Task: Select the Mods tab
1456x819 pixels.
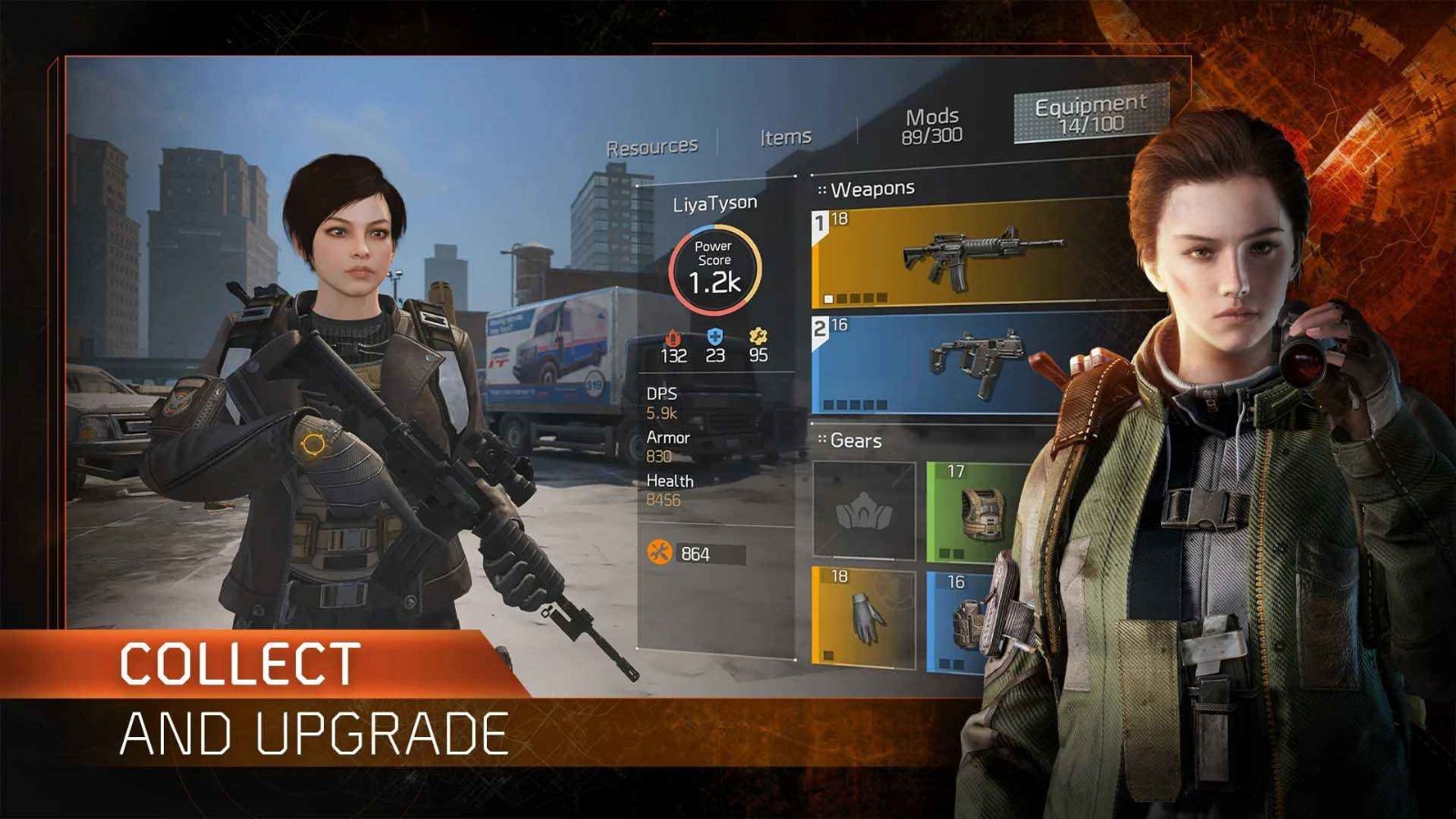Action: 932,126
